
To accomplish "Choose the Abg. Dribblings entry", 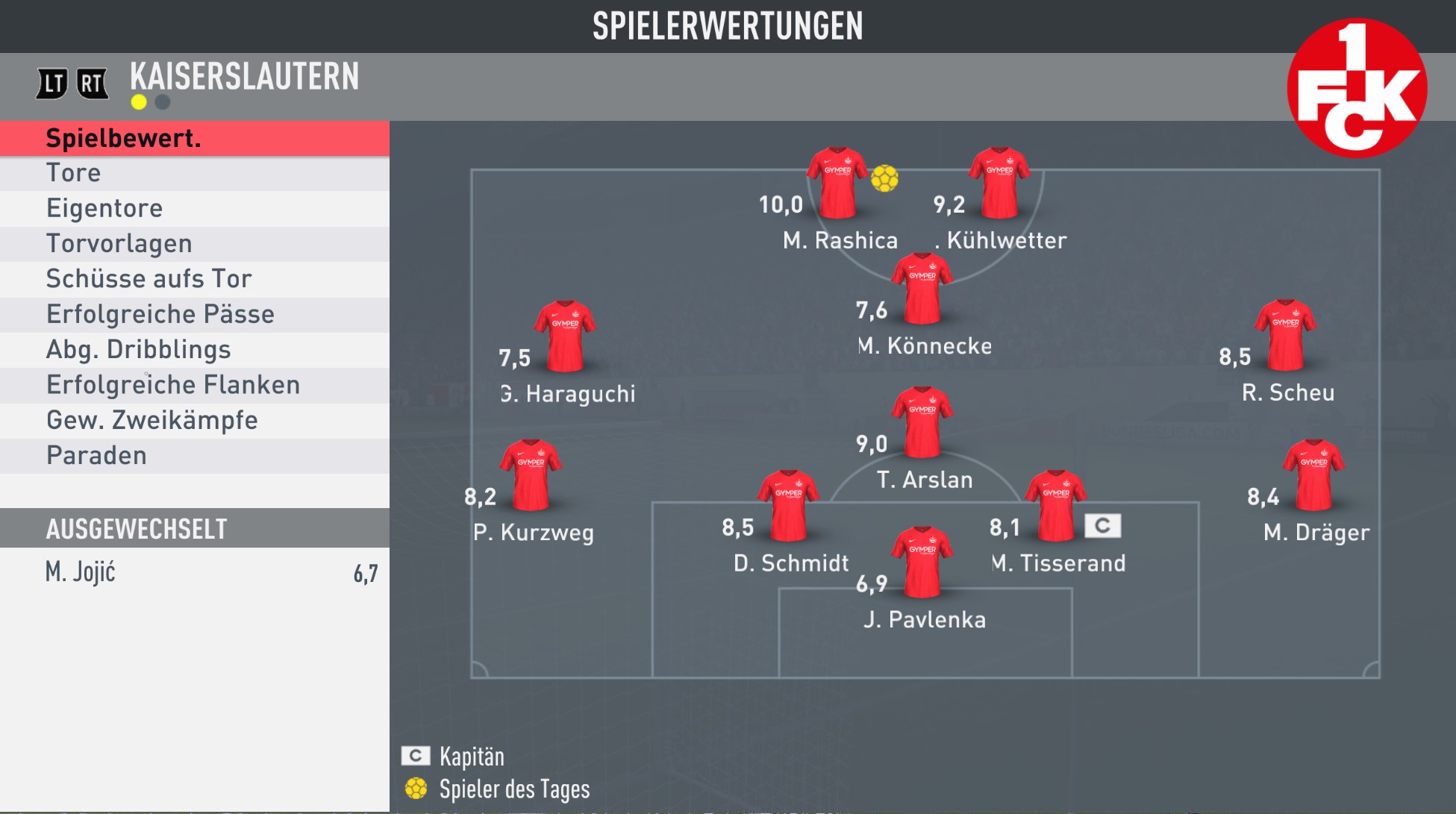I will click(194, 349).
